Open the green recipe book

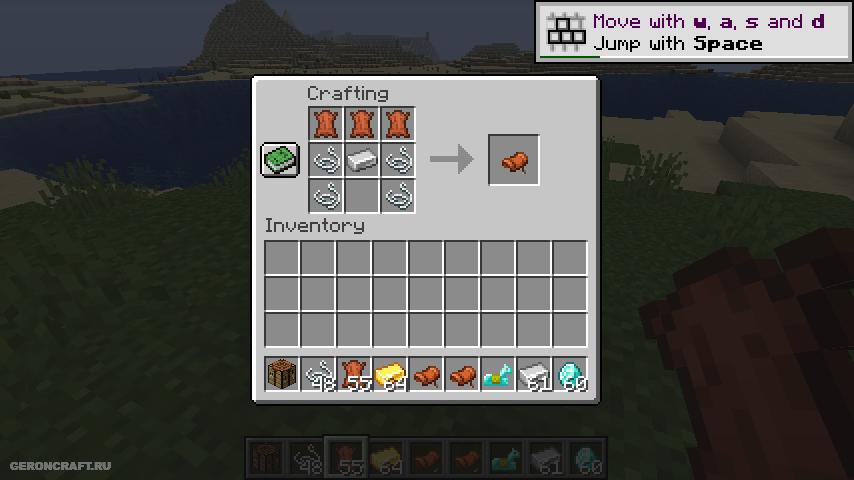(x=280, y=160)
